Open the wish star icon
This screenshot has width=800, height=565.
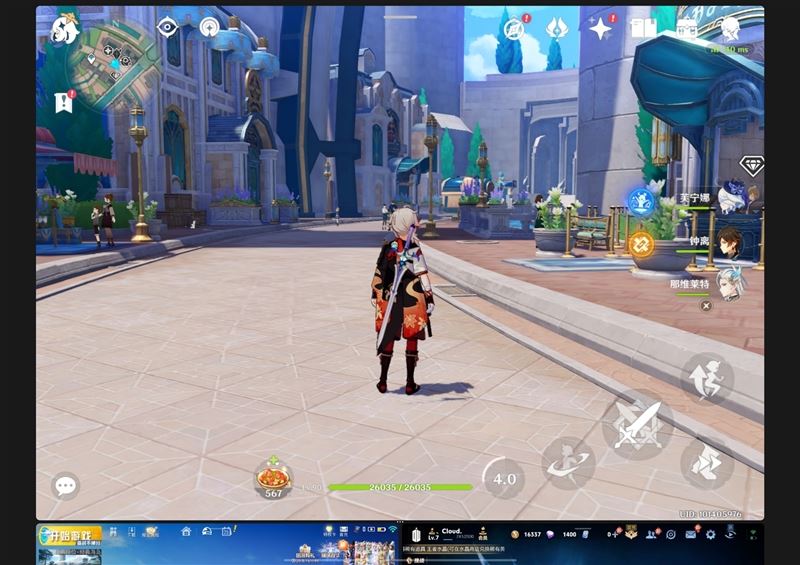tap(600, 29)
